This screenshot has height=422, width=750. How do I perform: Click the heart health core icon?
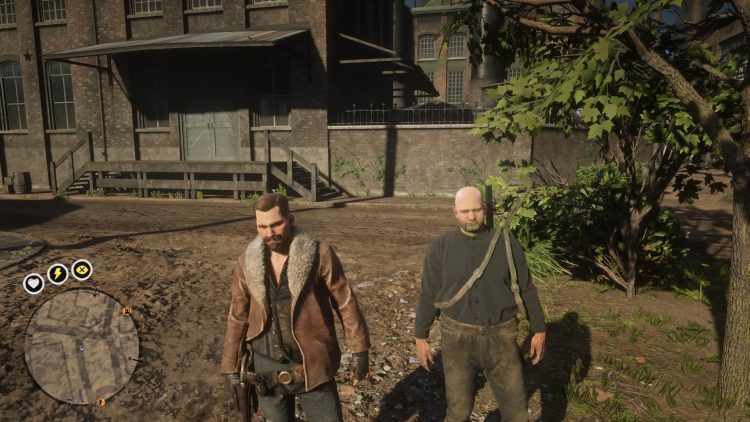[34, 283]
